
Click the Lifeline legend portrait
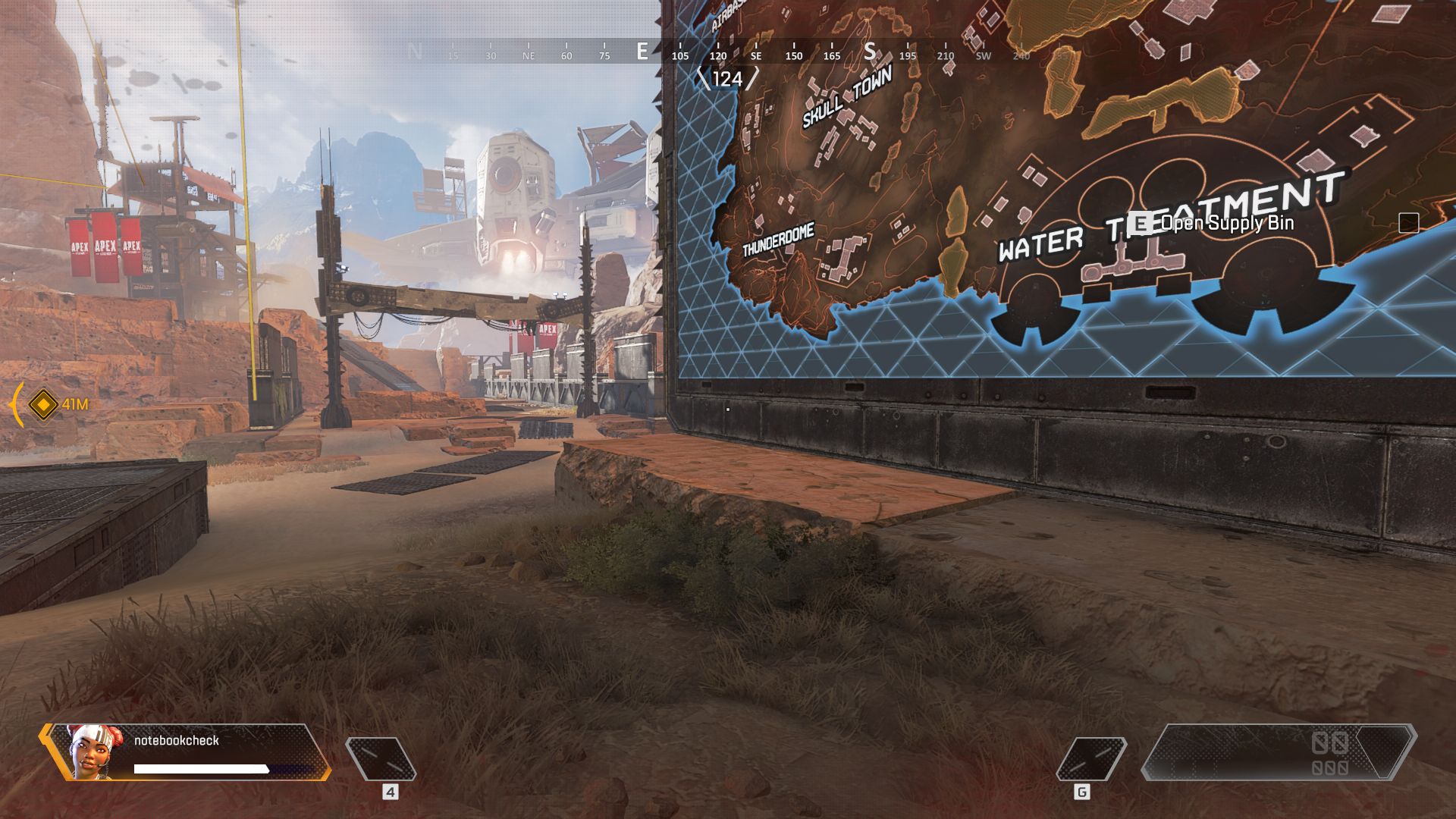(x=90, y=751)
